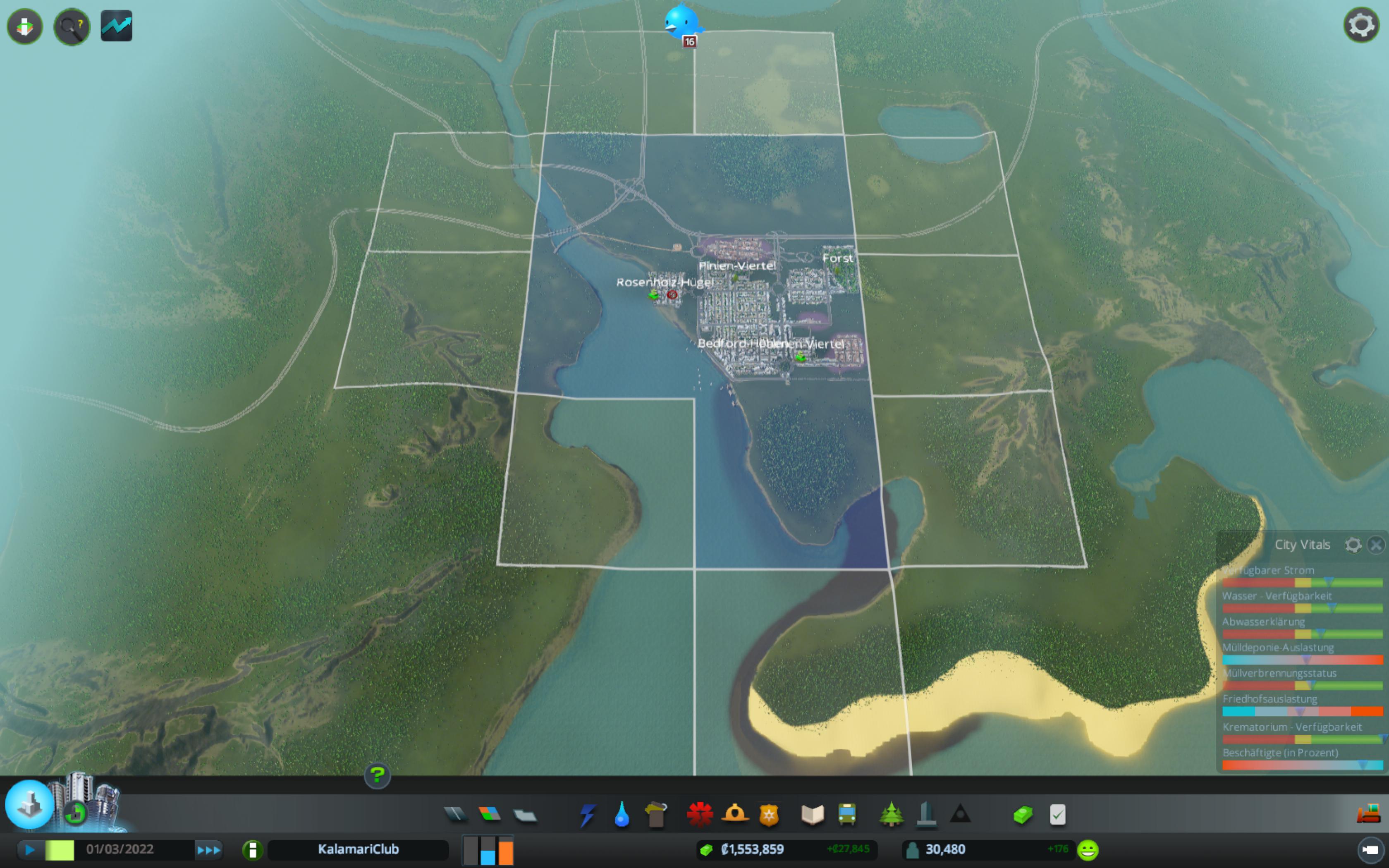Select the Water droplet menu
The image size is (1389, 868).
[x=622, y=815]
